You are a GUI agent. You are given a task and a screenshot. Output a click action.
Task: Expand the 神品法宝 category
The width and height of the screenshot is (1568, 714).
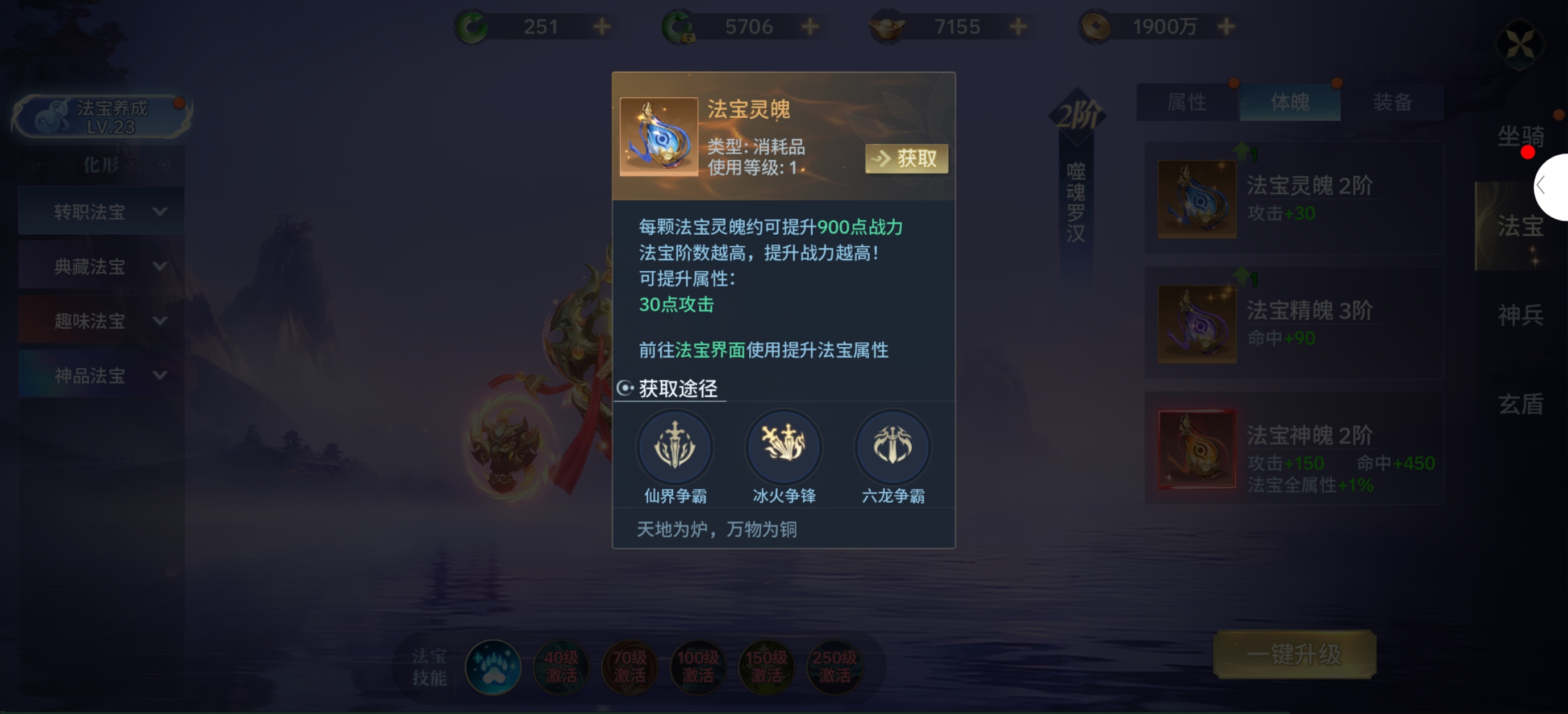click(102, 375)
